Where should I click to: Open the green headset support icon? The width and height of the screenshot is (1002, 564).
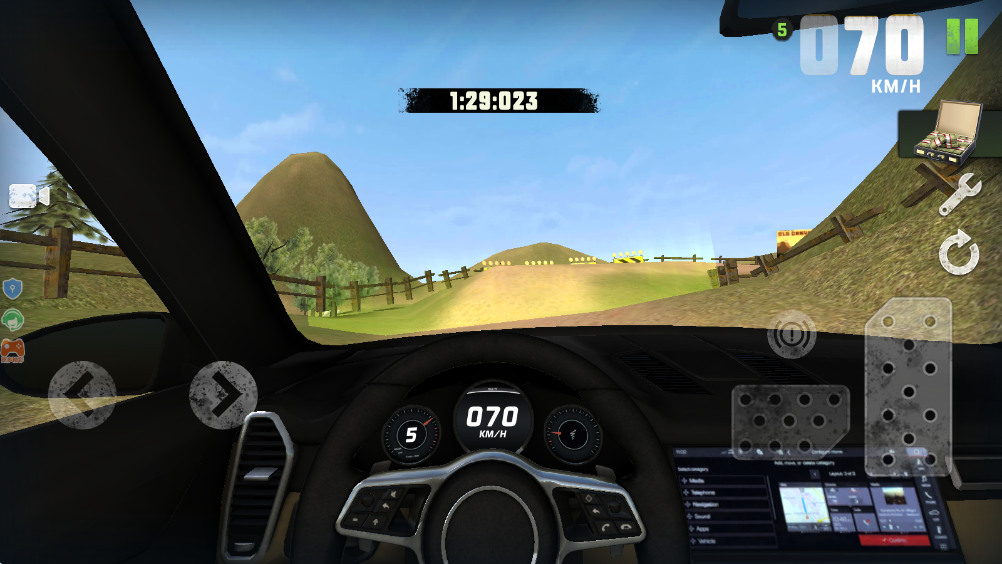[x=12, y=320]
